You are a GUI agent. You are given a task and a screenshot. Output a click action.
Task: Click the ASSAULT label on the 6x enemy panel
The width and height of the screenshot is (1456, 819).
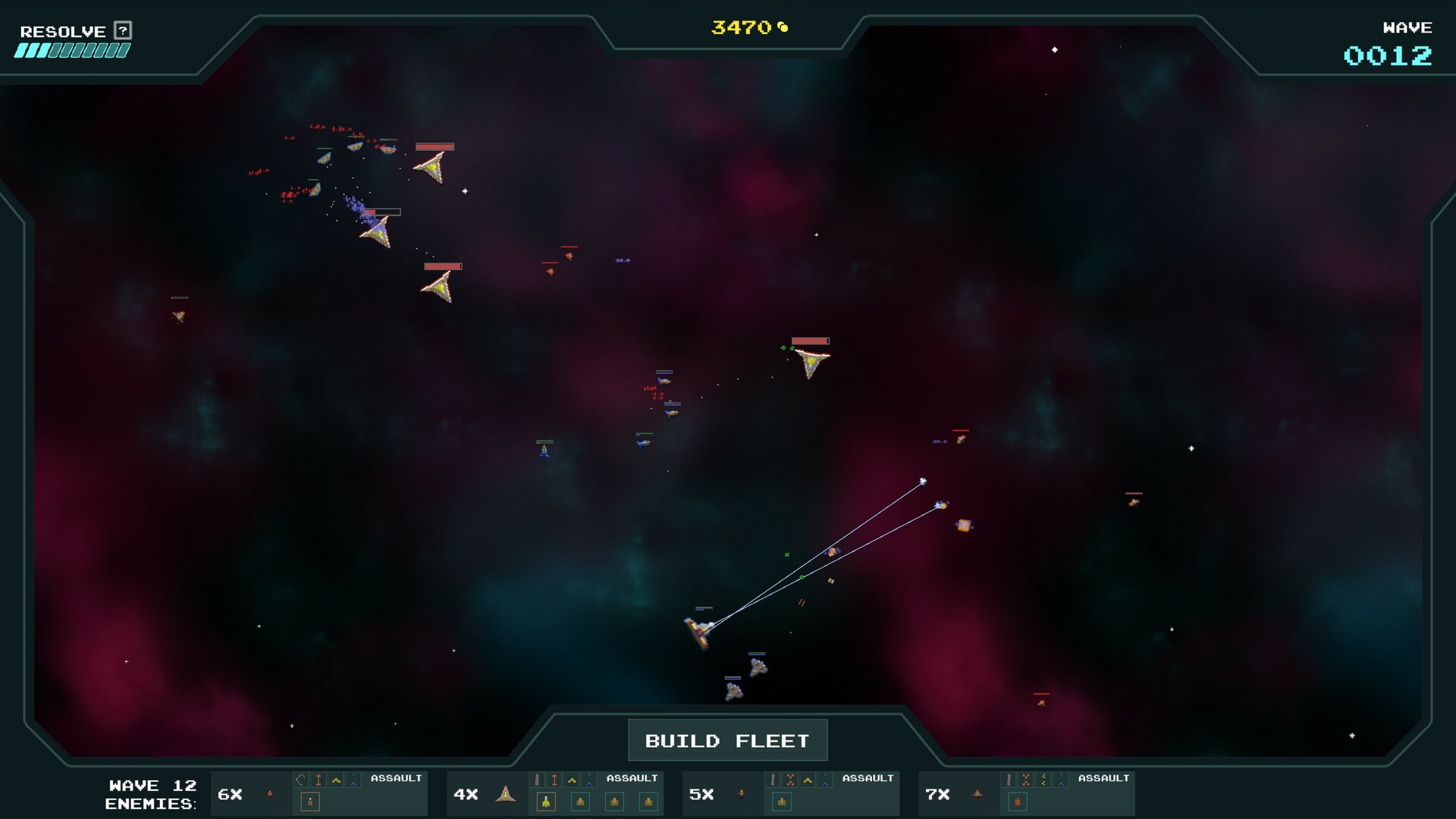(x=396, y=777)
